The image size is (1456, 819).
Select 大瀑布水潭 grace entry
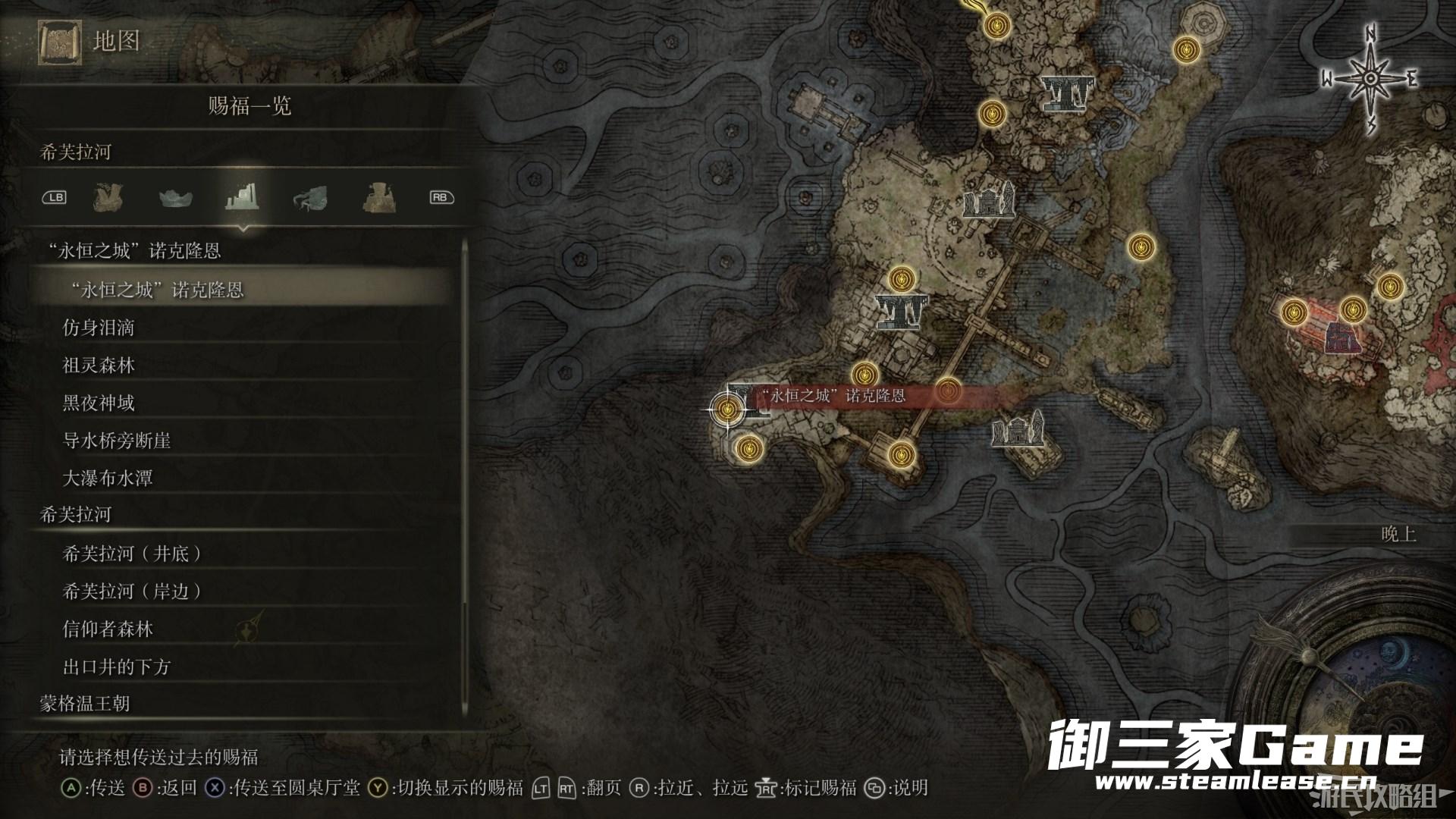[108, 479]
